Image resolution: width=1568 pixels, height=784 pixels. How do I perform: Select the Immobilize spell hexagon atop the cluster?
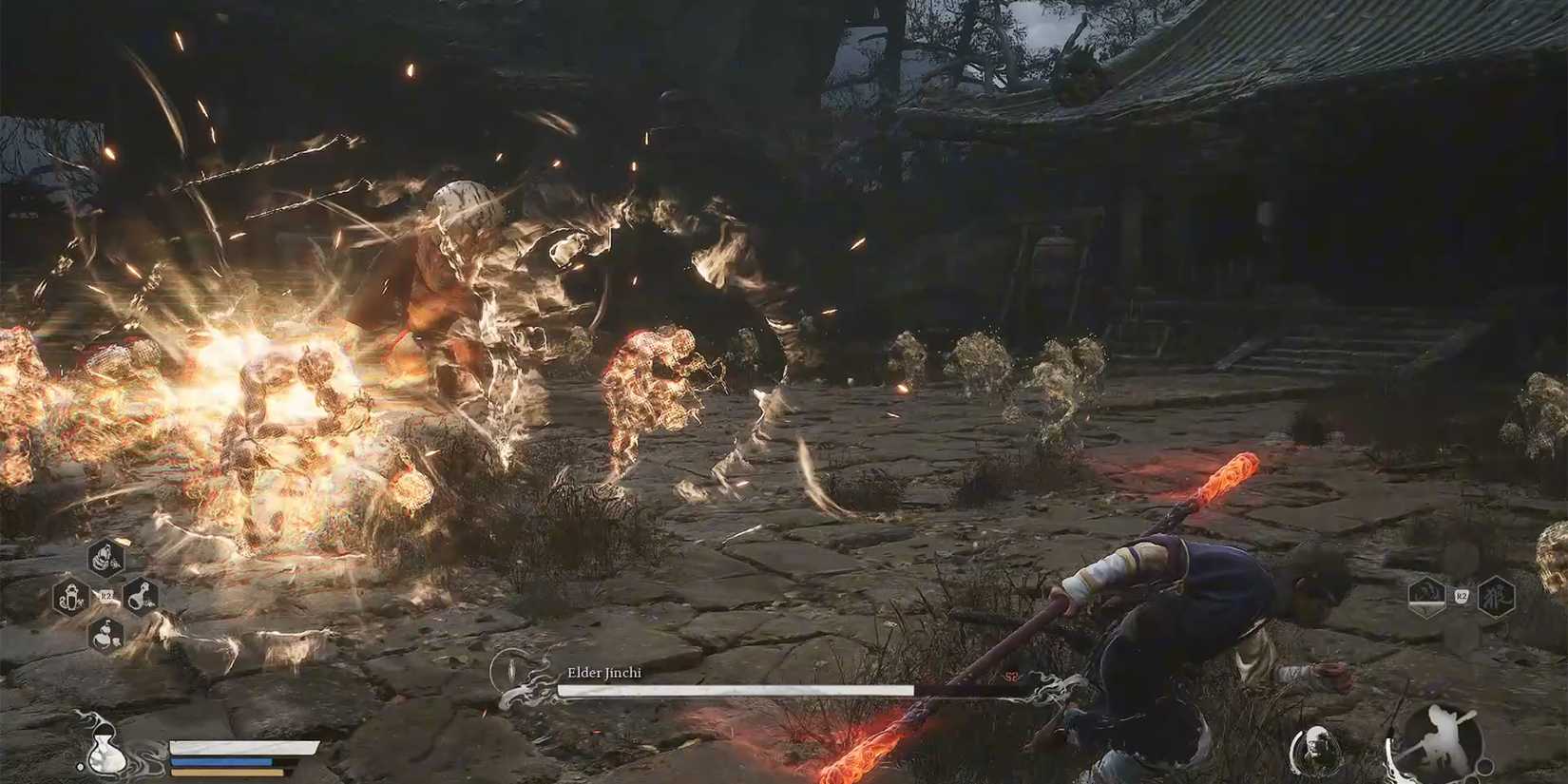106,559
